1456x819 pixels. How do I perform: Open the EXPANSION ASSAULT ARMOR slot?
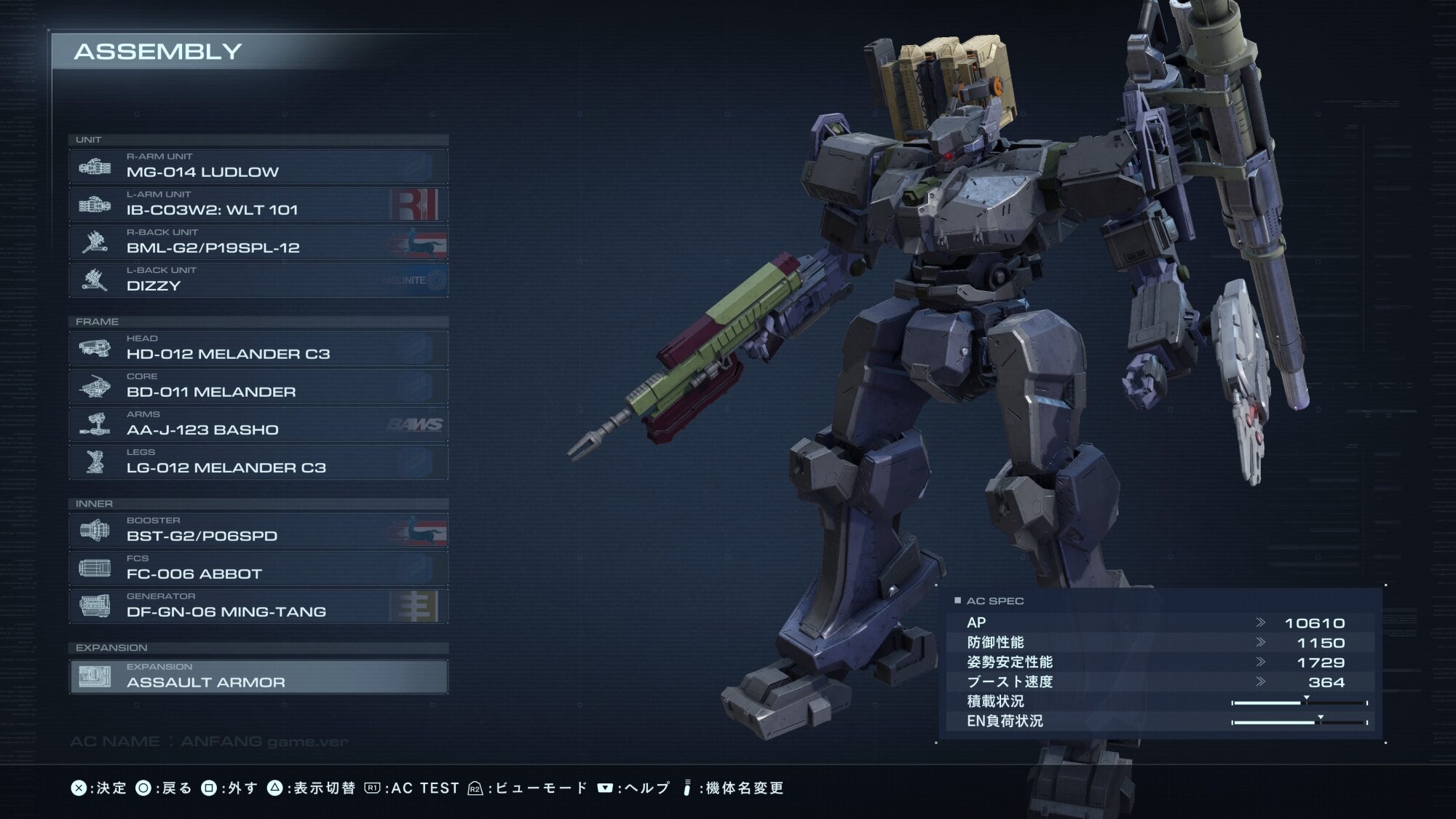click(258, 677)
